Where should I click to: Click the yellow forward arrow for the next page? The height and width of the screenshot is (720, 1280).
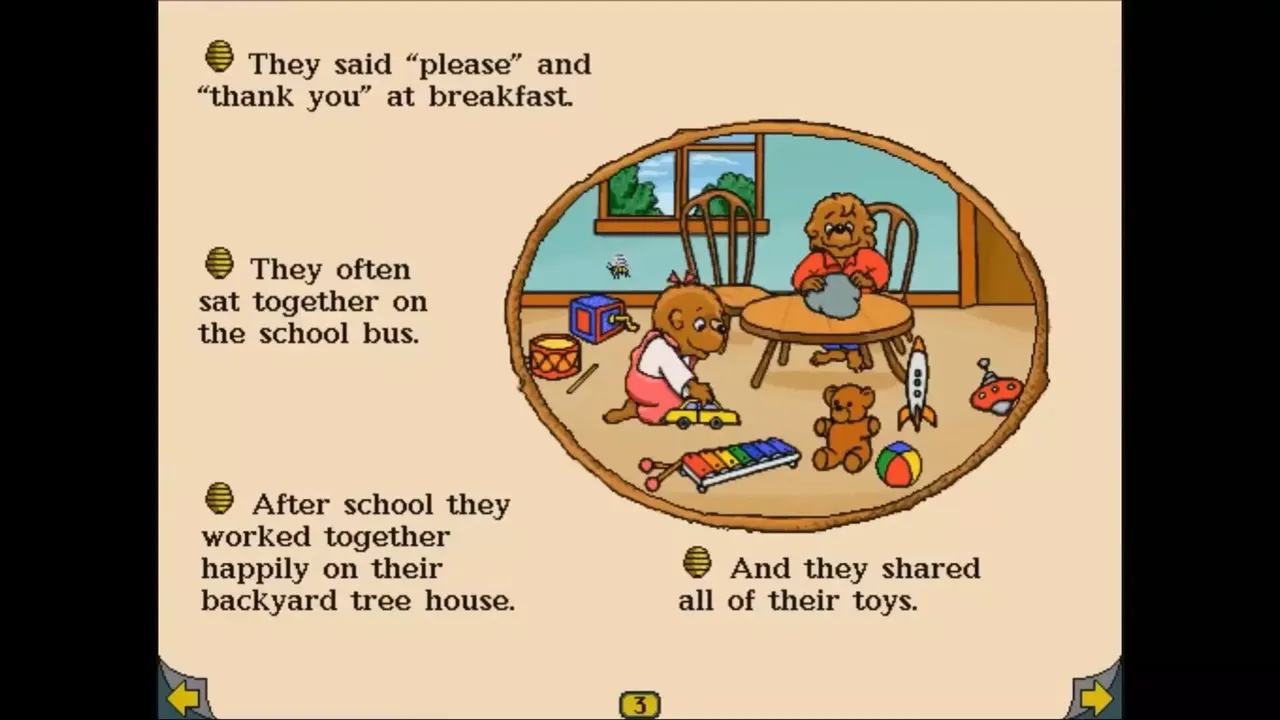point(1096,698)
